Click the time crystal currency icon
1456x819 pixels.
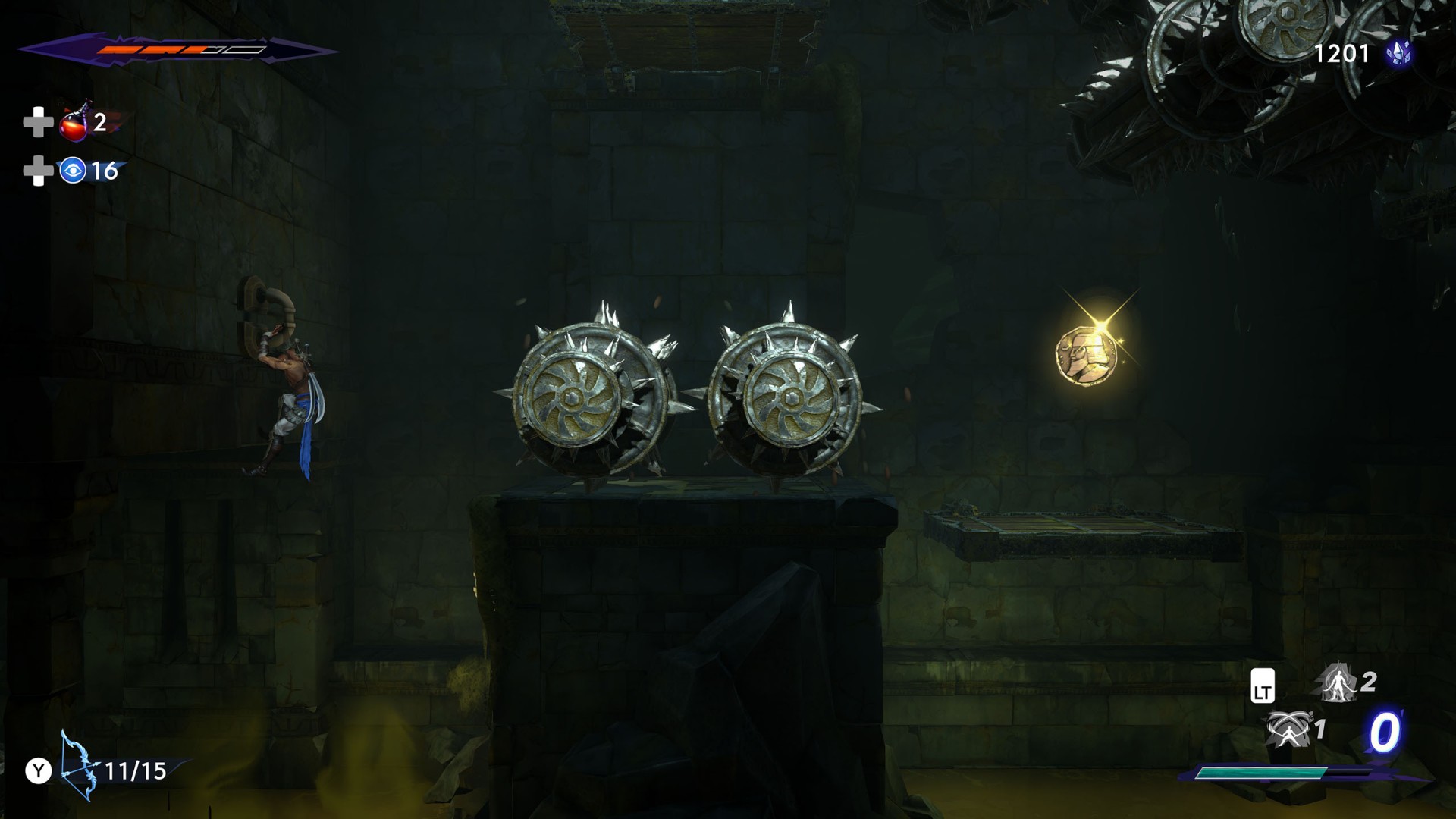tap(1398, 53)
